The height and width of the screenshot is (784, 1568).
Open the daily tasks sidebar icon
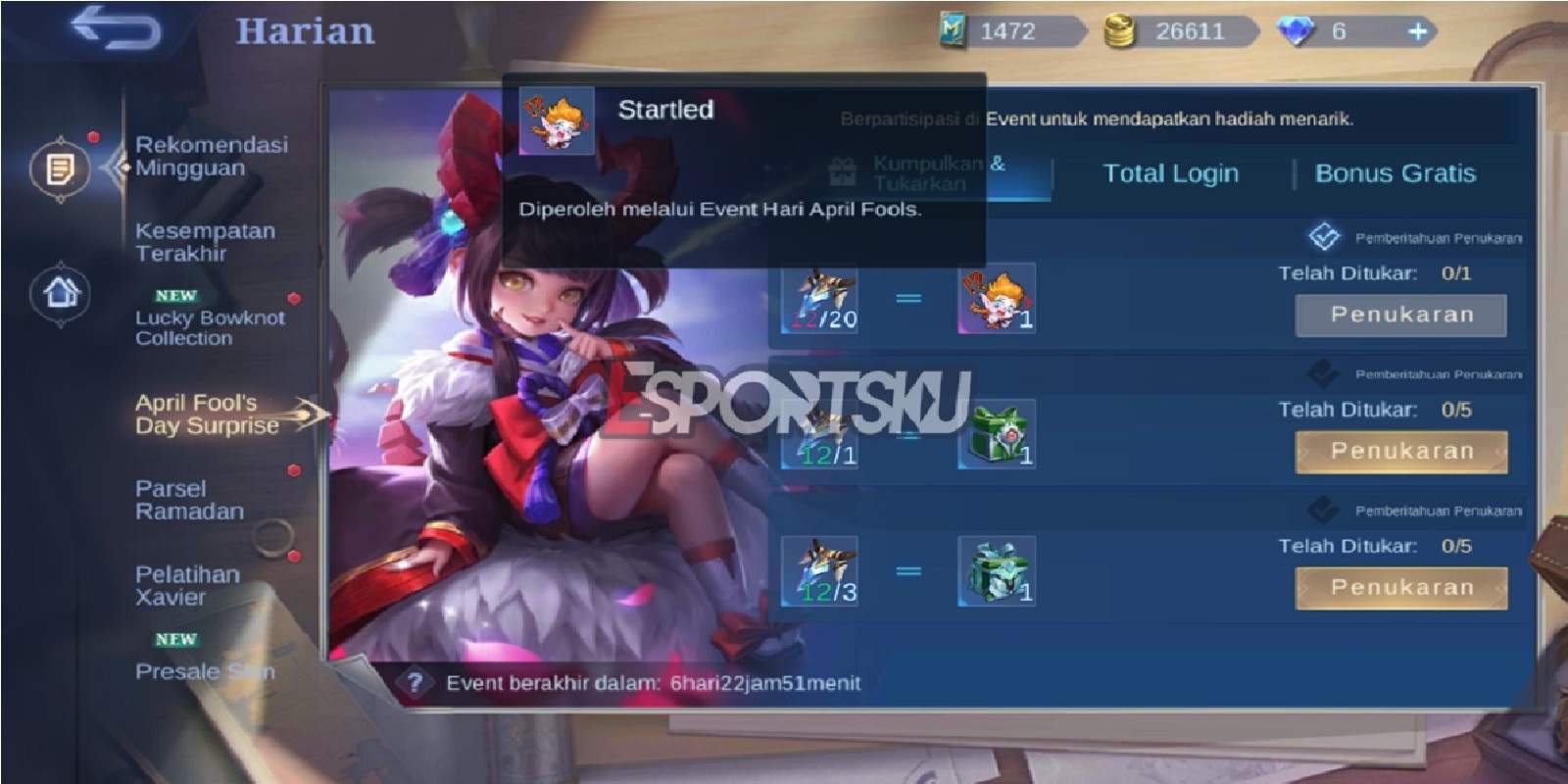pyautogui.click(x=61, y=167)
